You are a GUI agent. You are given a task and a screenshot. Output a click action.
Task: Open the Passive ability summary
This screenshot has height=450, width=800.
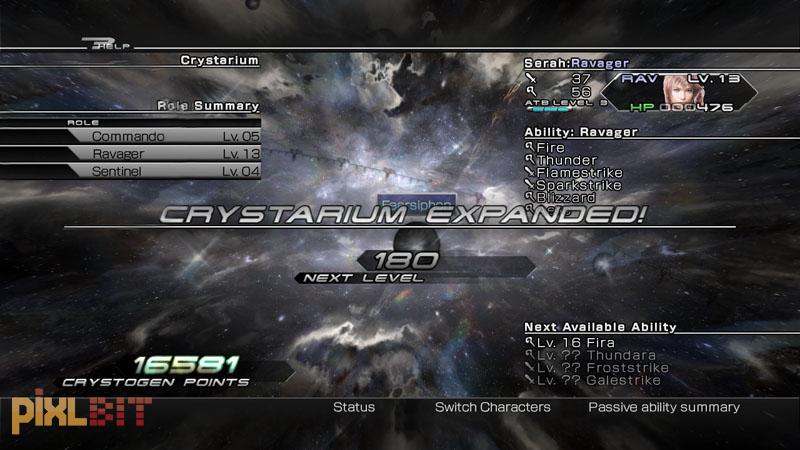coord(664,407)
